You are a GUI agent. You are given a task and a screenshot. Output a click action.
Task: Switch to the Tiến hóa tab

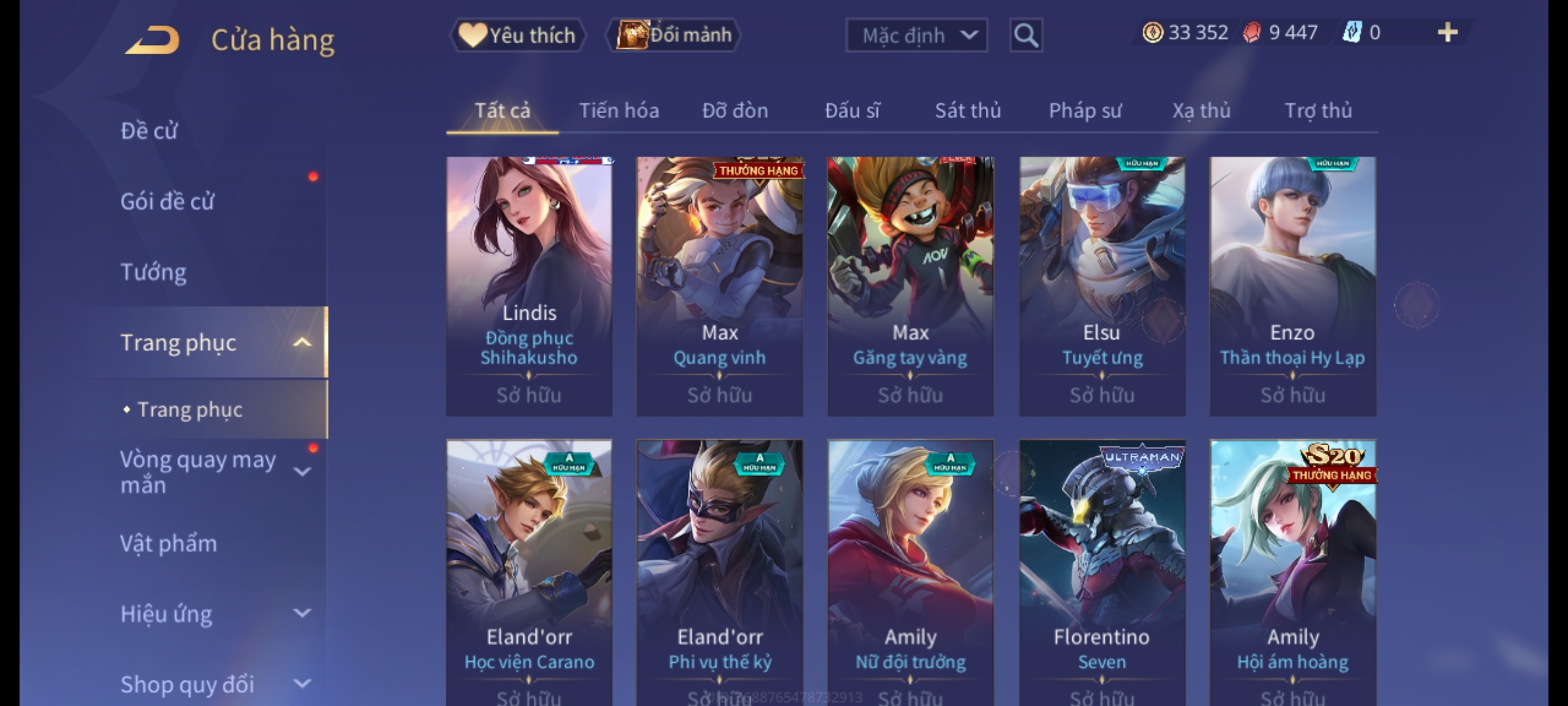tap(619, 111)
